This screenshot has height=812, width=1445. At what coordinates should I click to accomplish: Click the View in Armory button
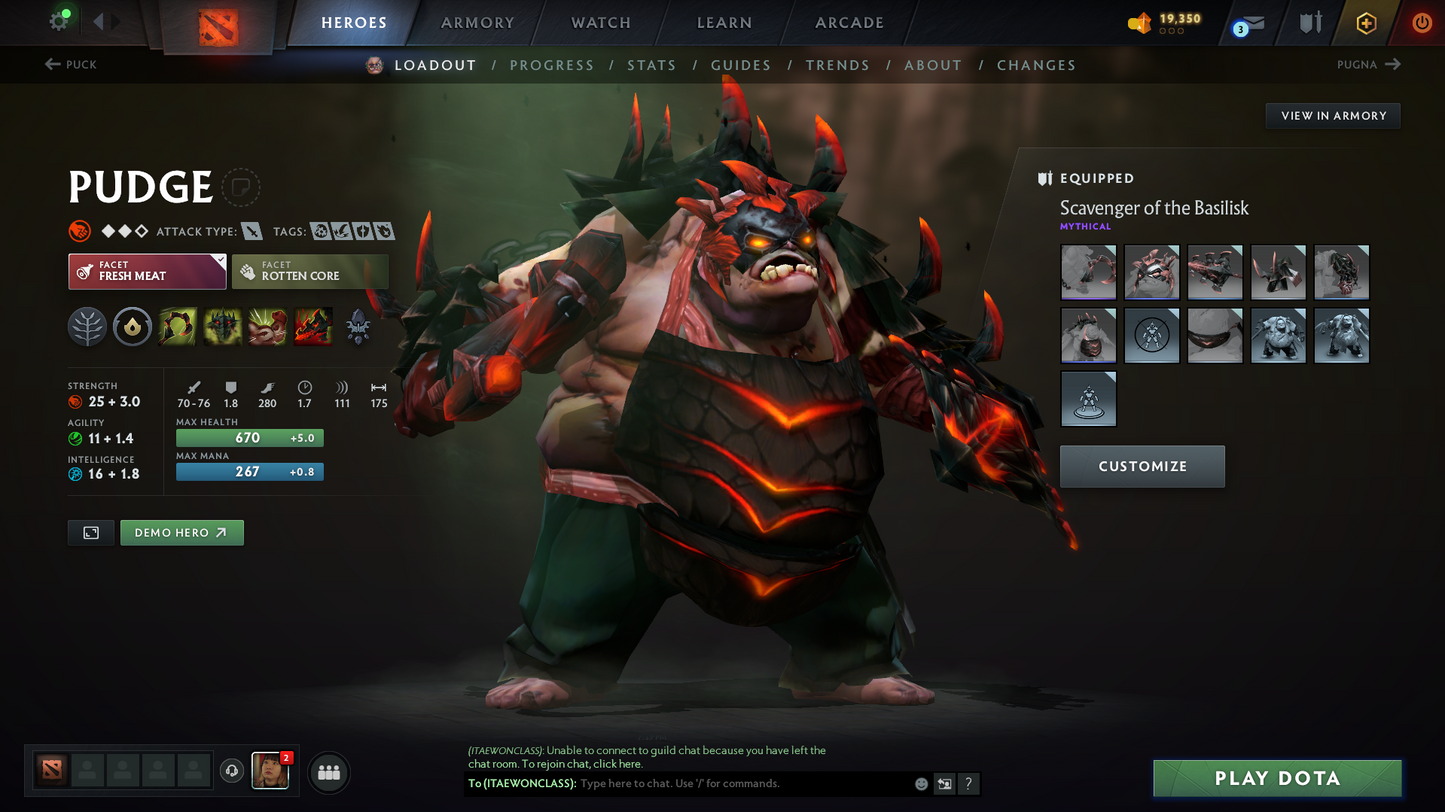(x=1333, y=116)
